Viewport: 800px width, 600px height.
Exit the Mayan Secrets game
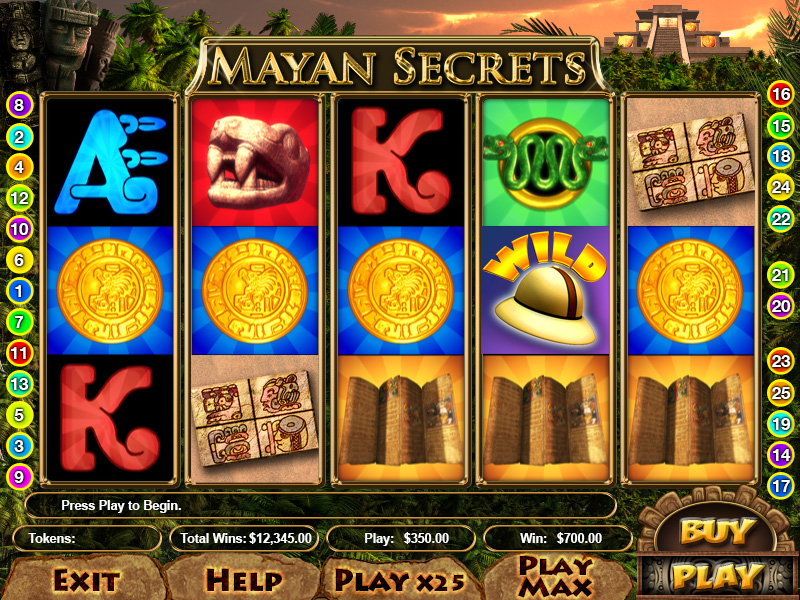86,579
